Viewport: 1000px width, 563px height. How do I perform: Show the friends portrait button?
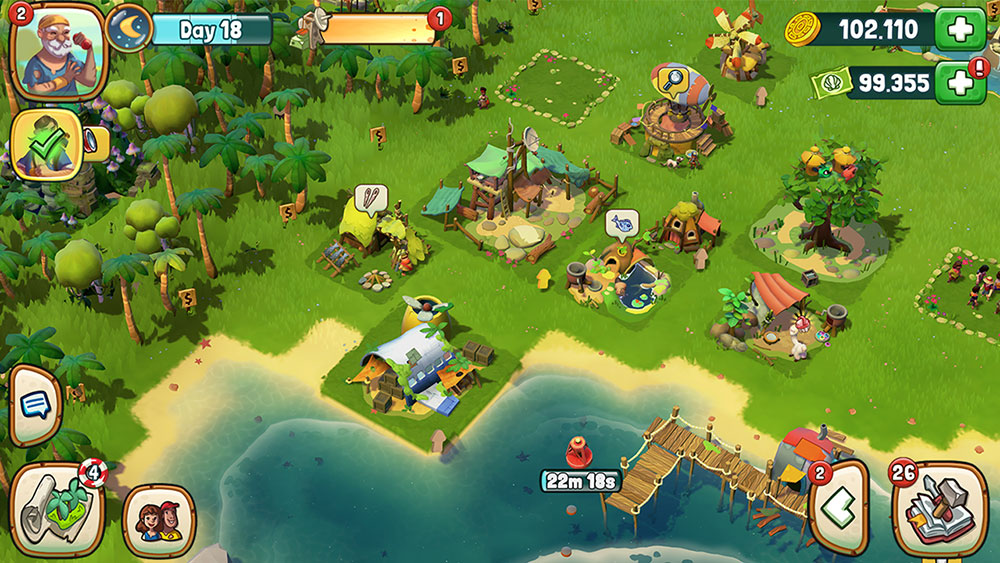pyautogui.click(x=159, y=521)
